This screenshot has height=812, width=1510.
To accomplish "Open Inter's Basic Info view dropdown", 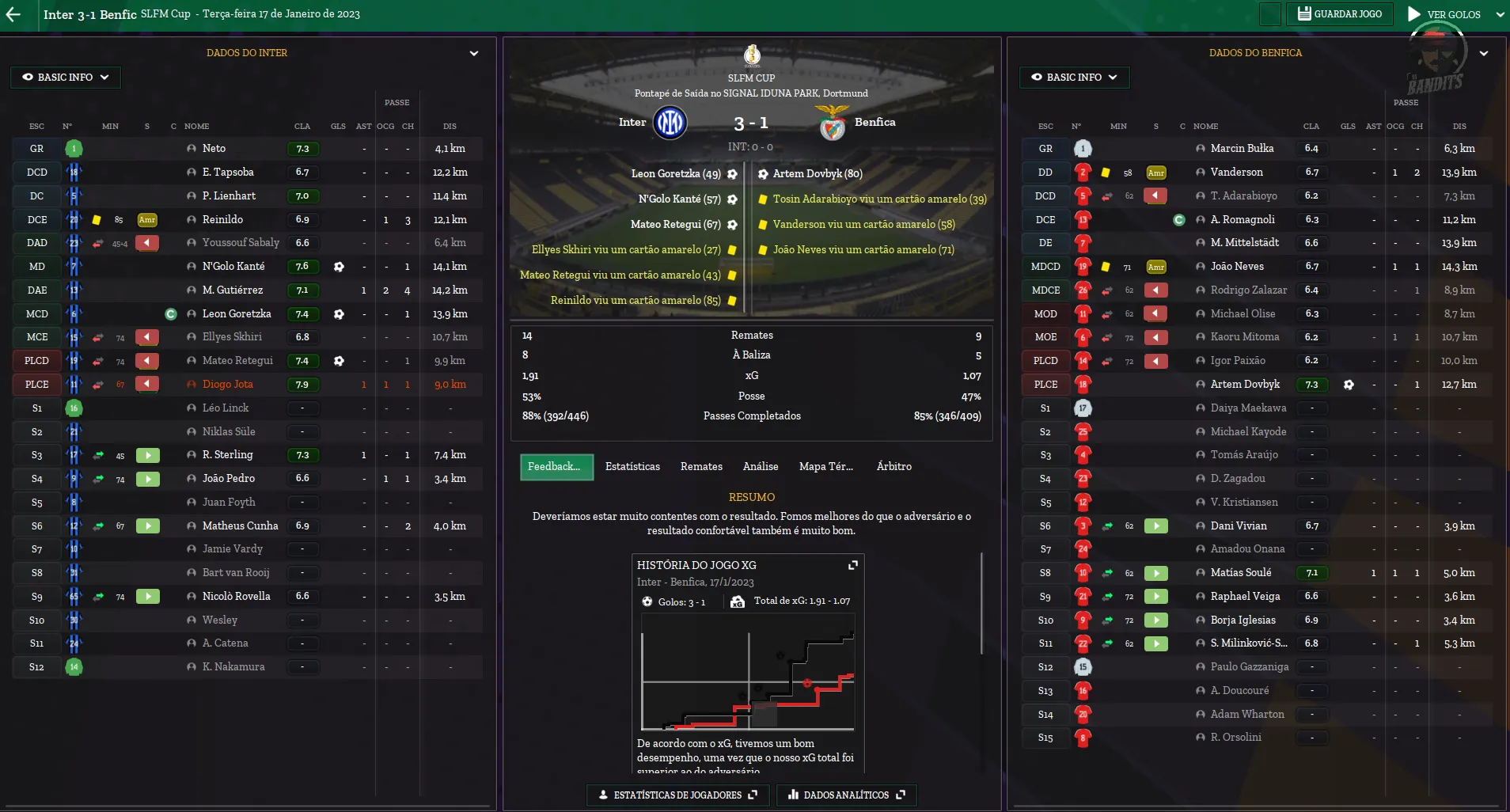I will 66,78.
